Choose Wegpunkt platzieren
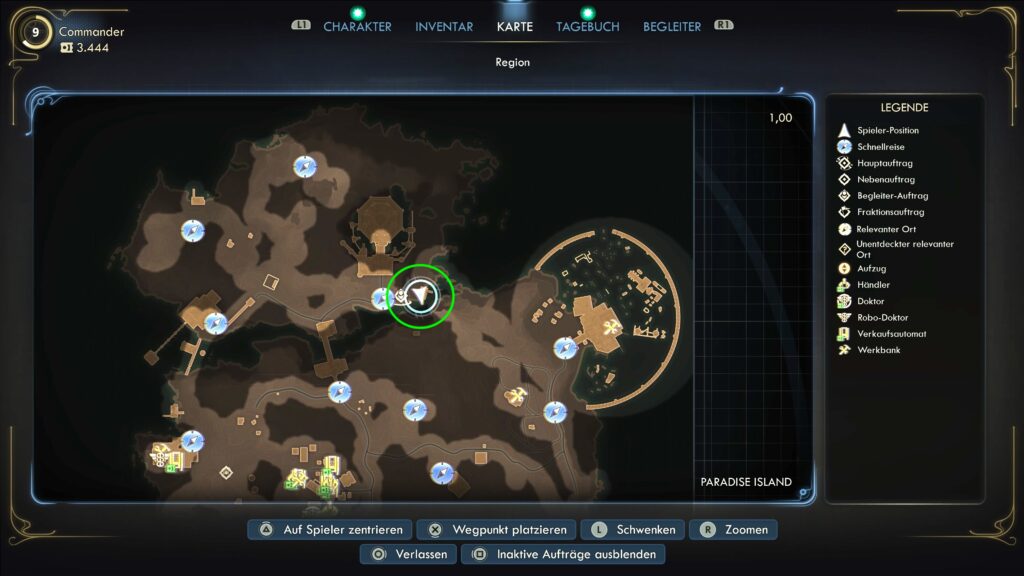The width and height of the screenshot is (1024, 576). [x=497, y=530]
